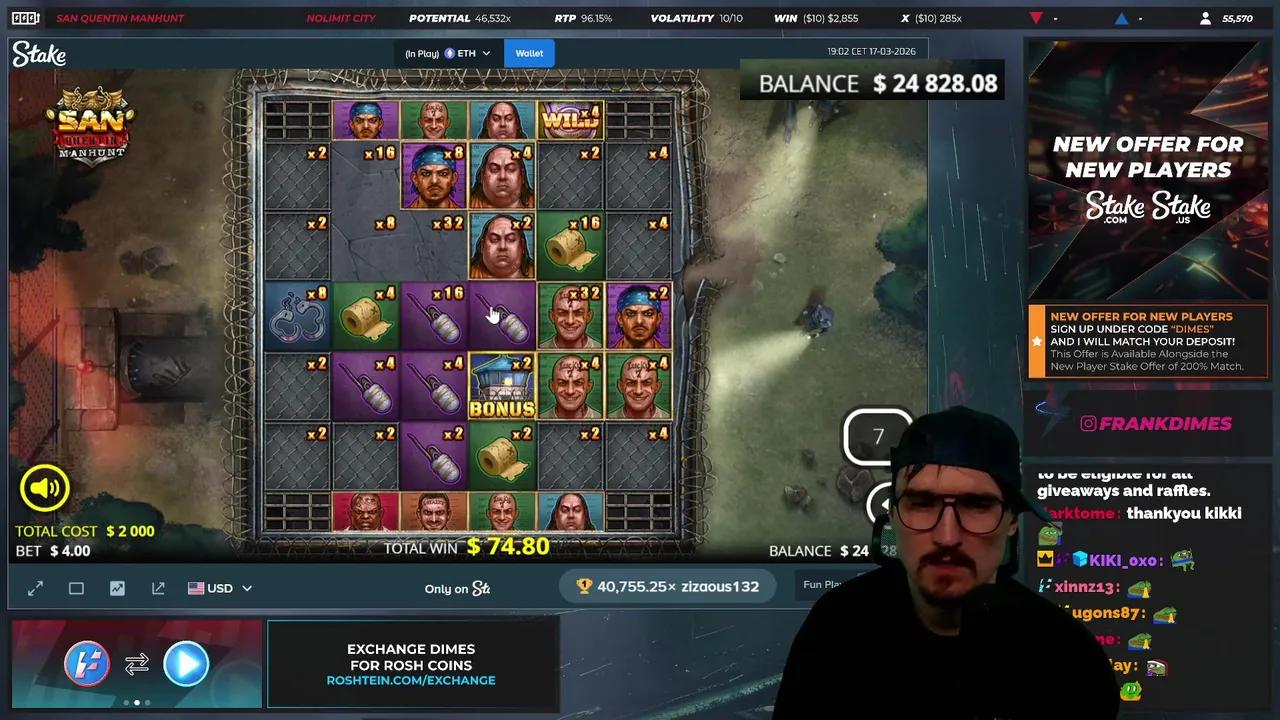Select the fullscreen expand arrows icon
Screen dimensions: 1280x720
point(35,588)
